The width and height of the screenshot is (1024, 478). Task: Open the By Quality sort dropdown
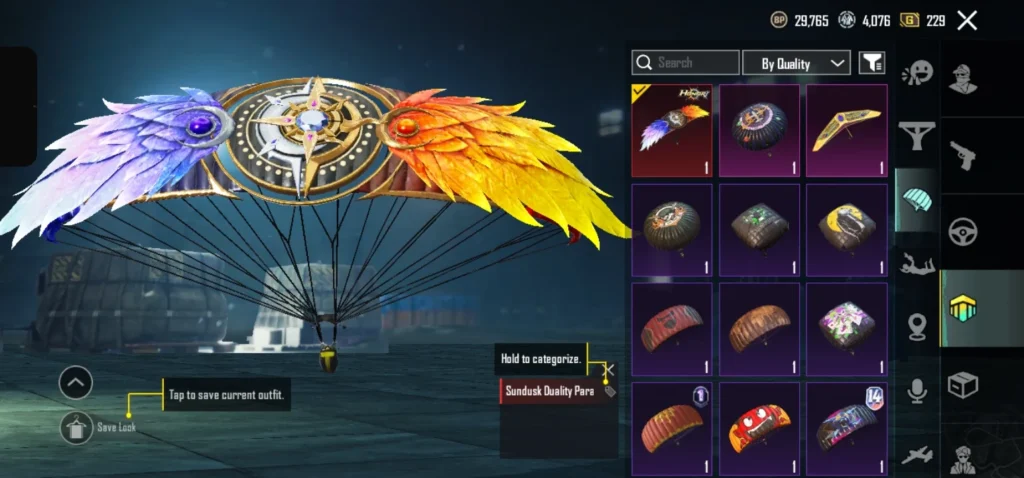tap(796, 63)
